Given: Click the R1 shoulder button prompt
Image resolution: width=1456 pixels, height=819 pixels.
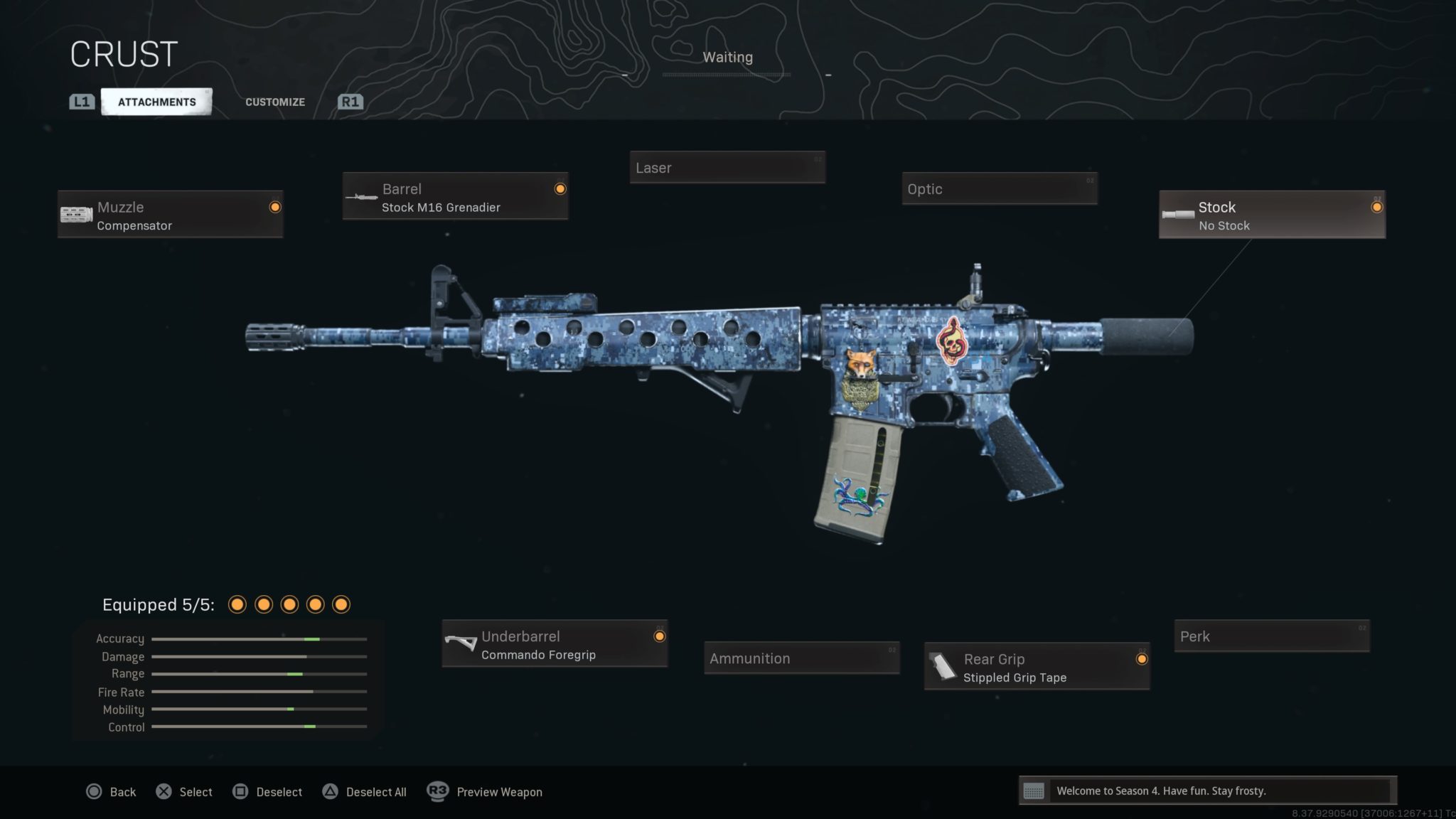Looking at the screenshot, I should pos(349,101).
